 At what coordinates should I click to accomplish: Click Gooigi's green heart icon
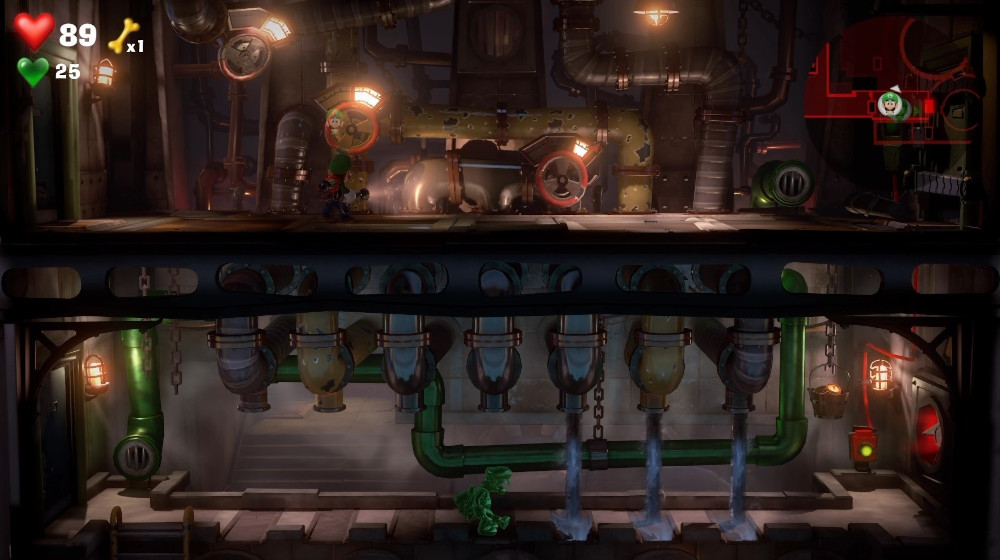33,71
